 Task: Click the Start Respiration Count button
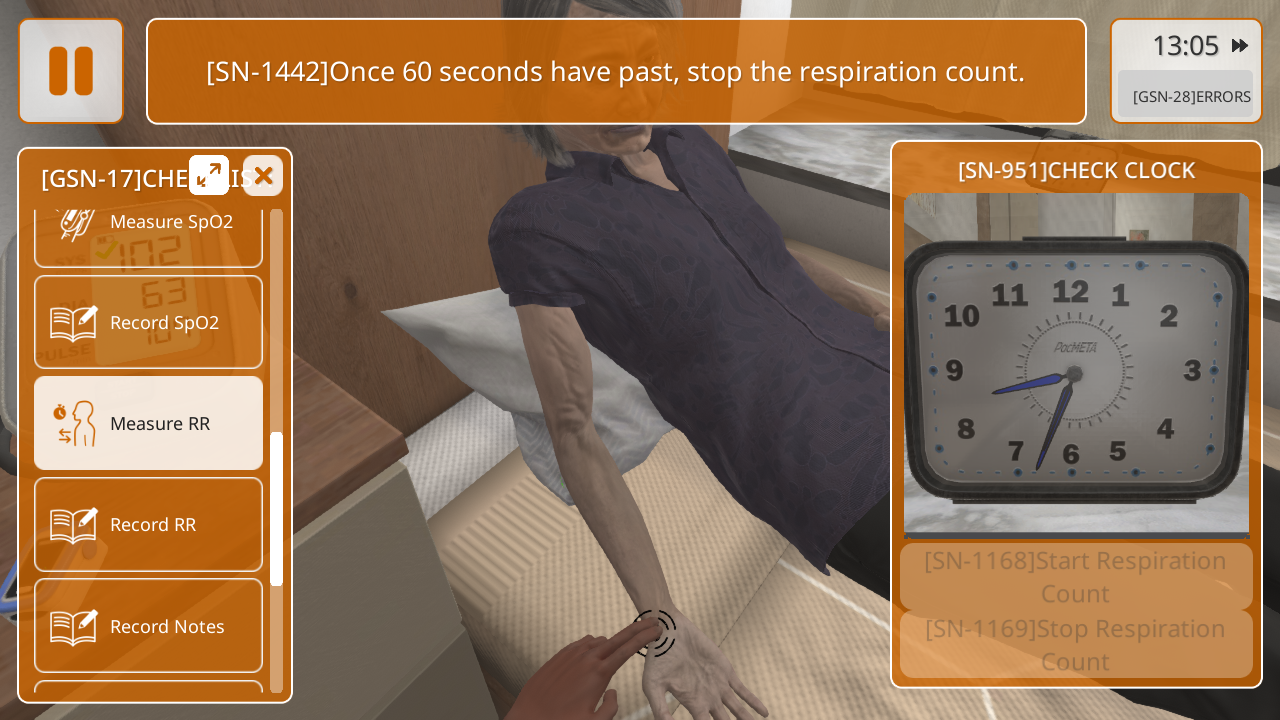click(x=1075, y=577)
